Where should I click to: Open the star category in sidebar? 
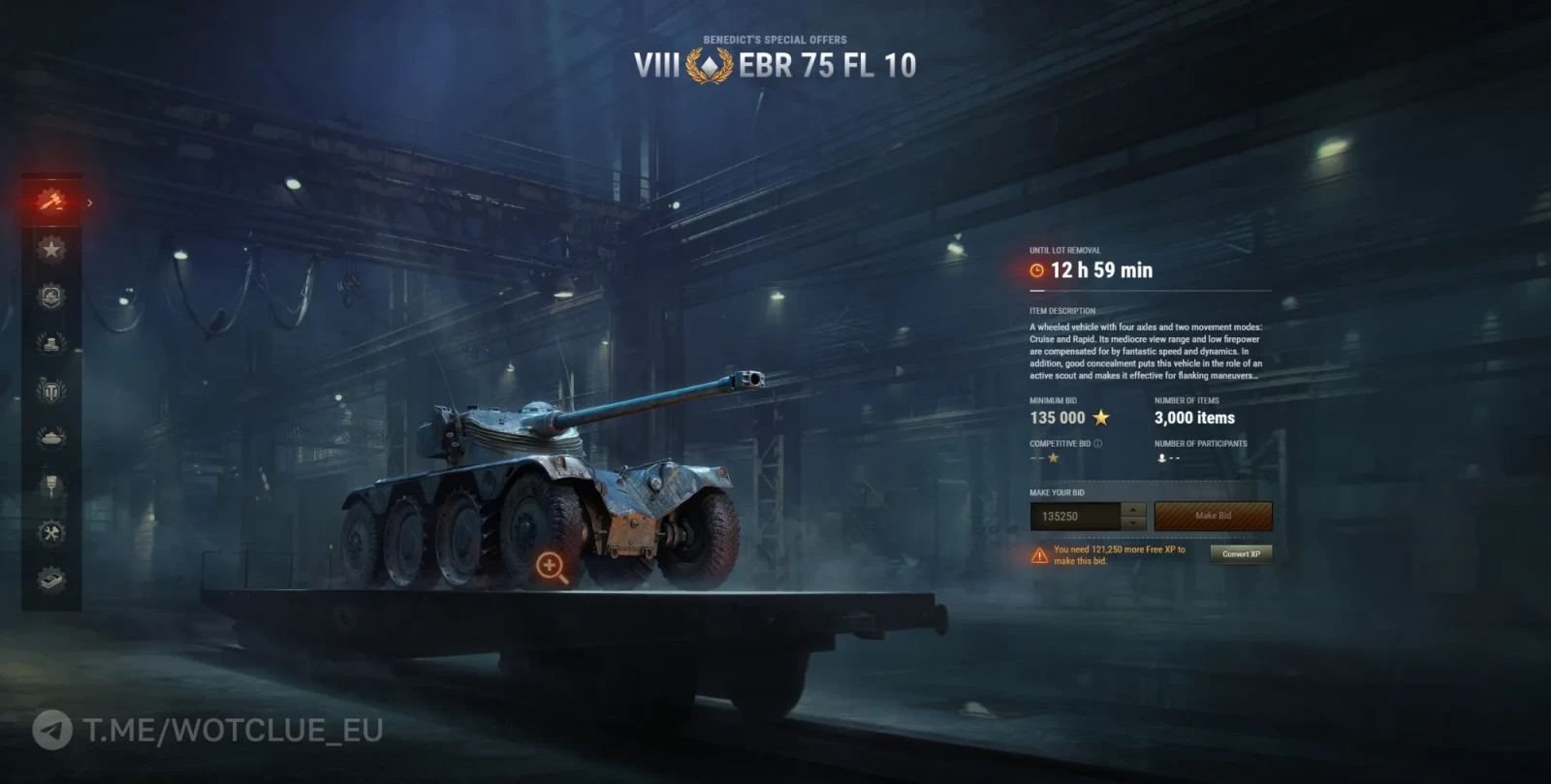pyautogui.click(x=51, y=249)
